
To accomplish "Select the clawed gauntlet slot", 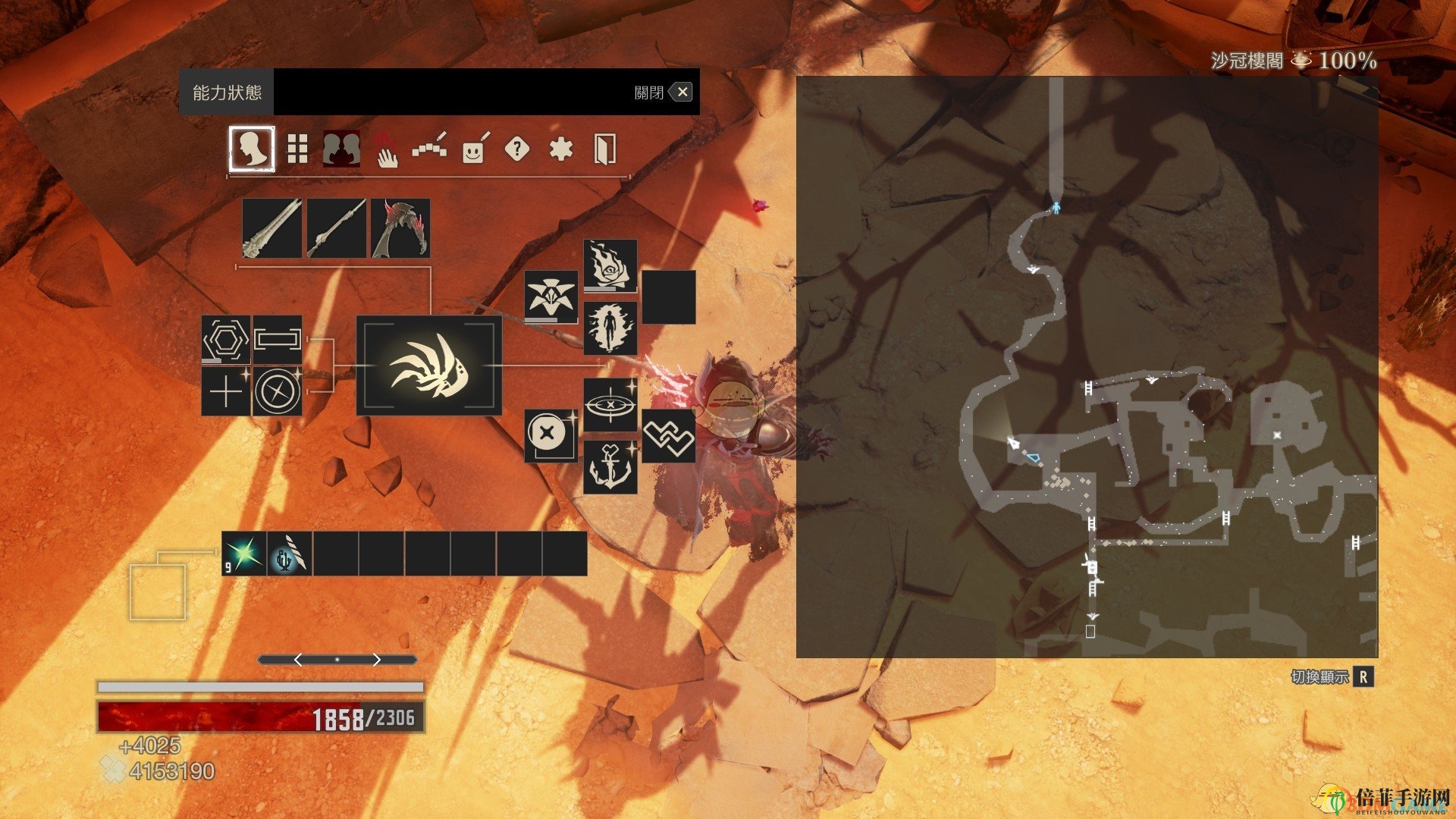I will [x=400, y=228].
